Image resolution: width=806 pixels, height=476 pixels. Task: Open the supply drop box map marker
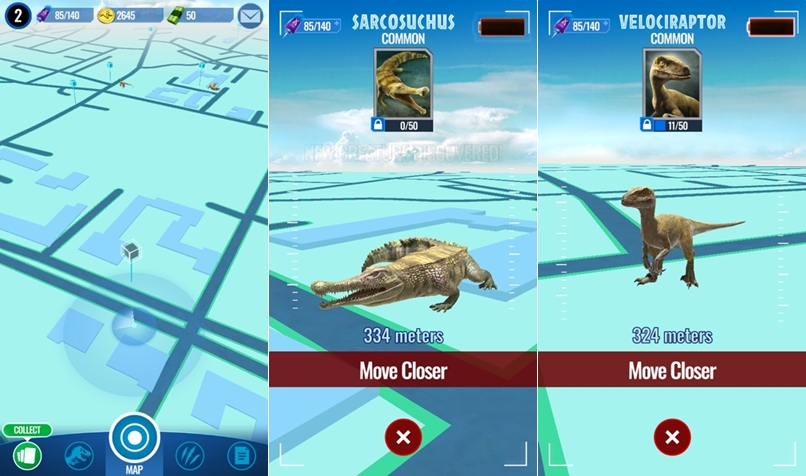129,253
